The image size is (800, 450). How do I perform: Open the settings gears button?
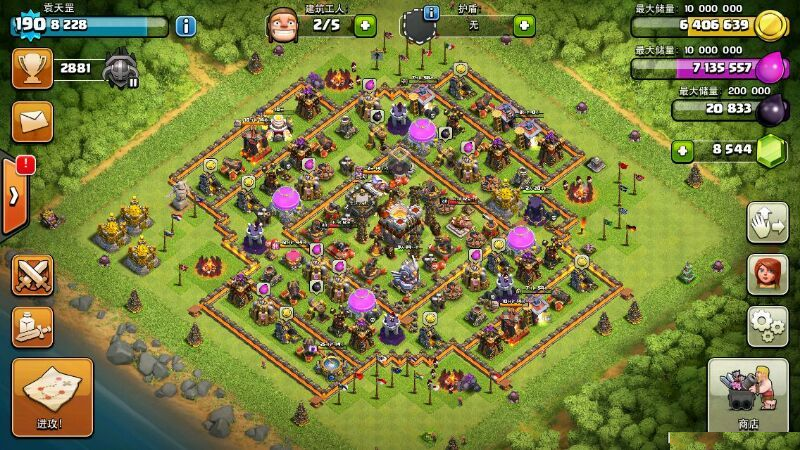click(x=767, y=326)
